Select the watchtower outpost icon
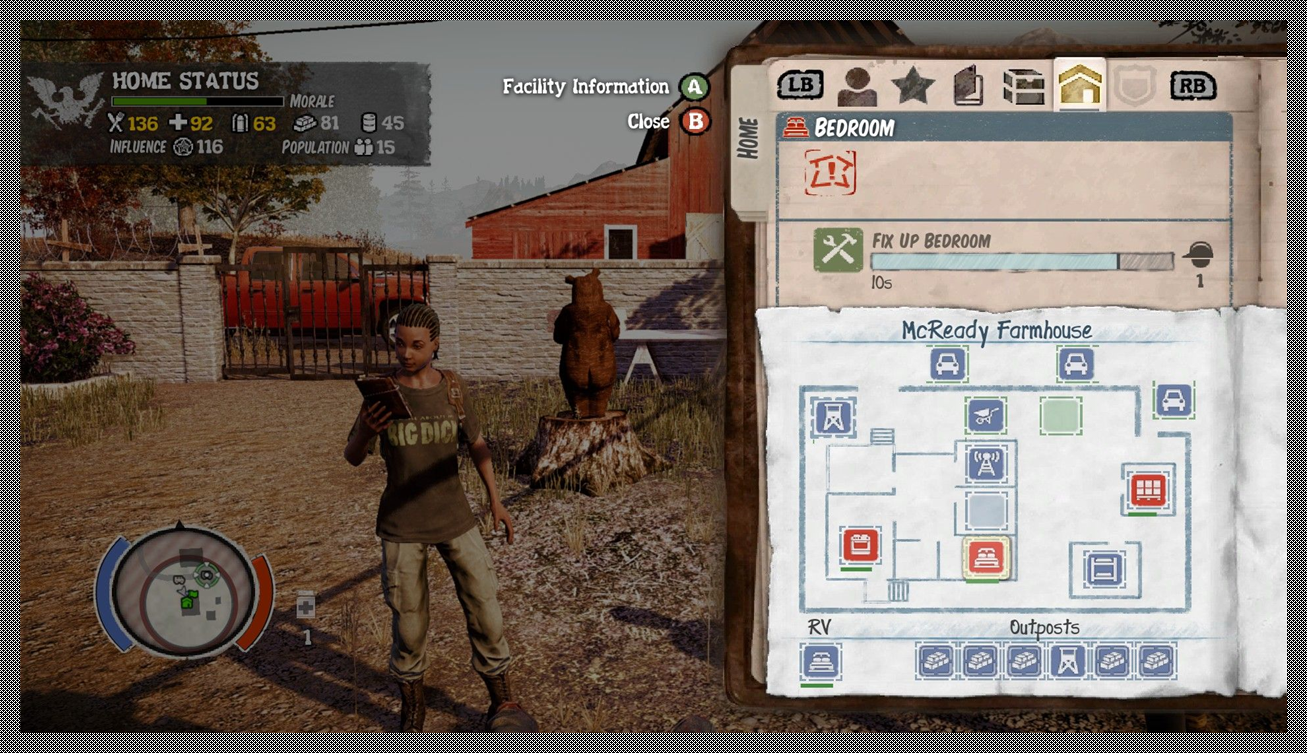Viewport: 1307px width, 753px height. point(1070,660)
